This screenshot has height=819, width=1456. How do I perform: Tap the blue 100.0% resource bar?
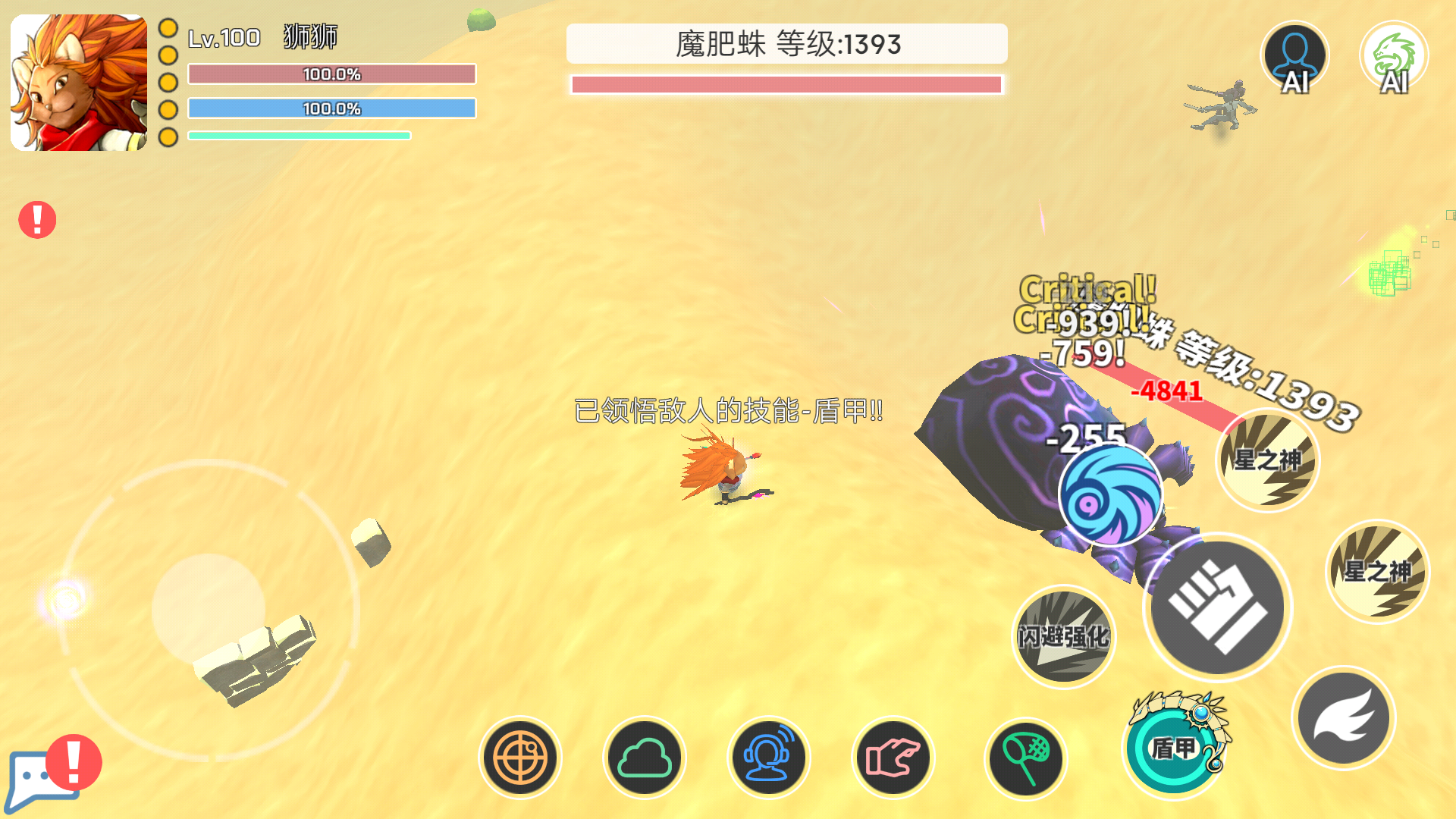tap(331, 108)
